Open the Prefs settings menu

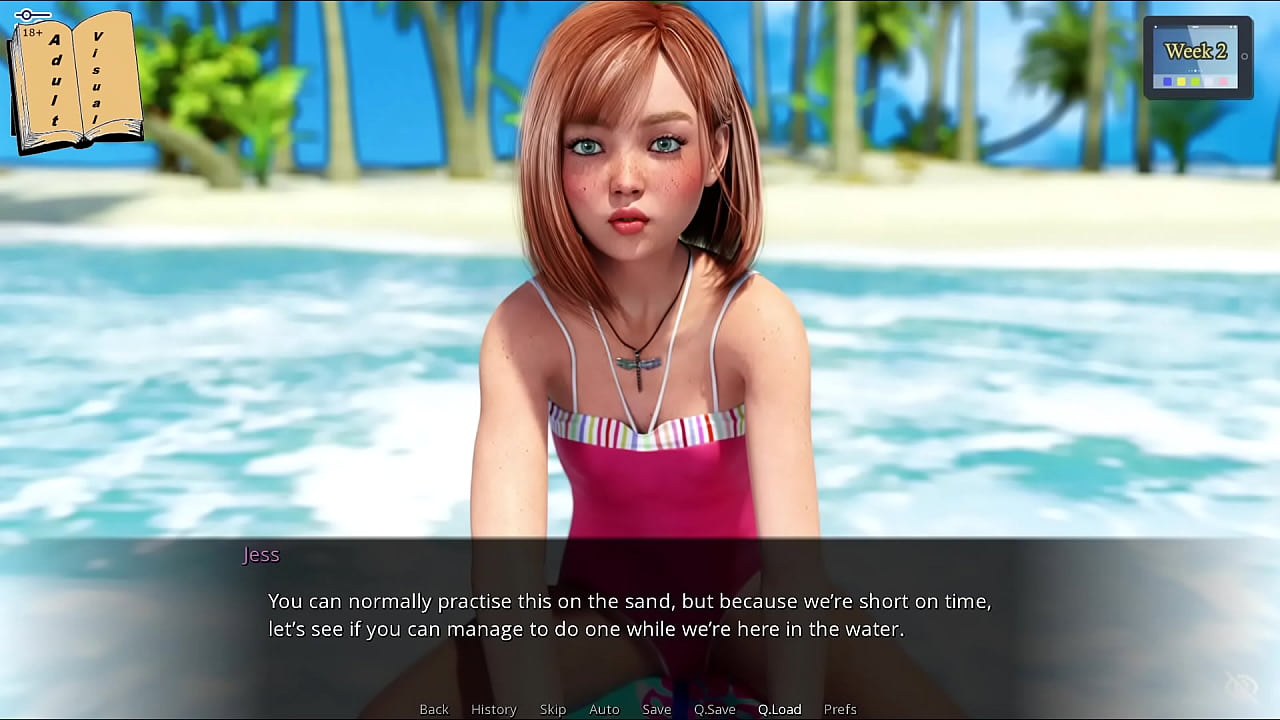coord(840,709)
